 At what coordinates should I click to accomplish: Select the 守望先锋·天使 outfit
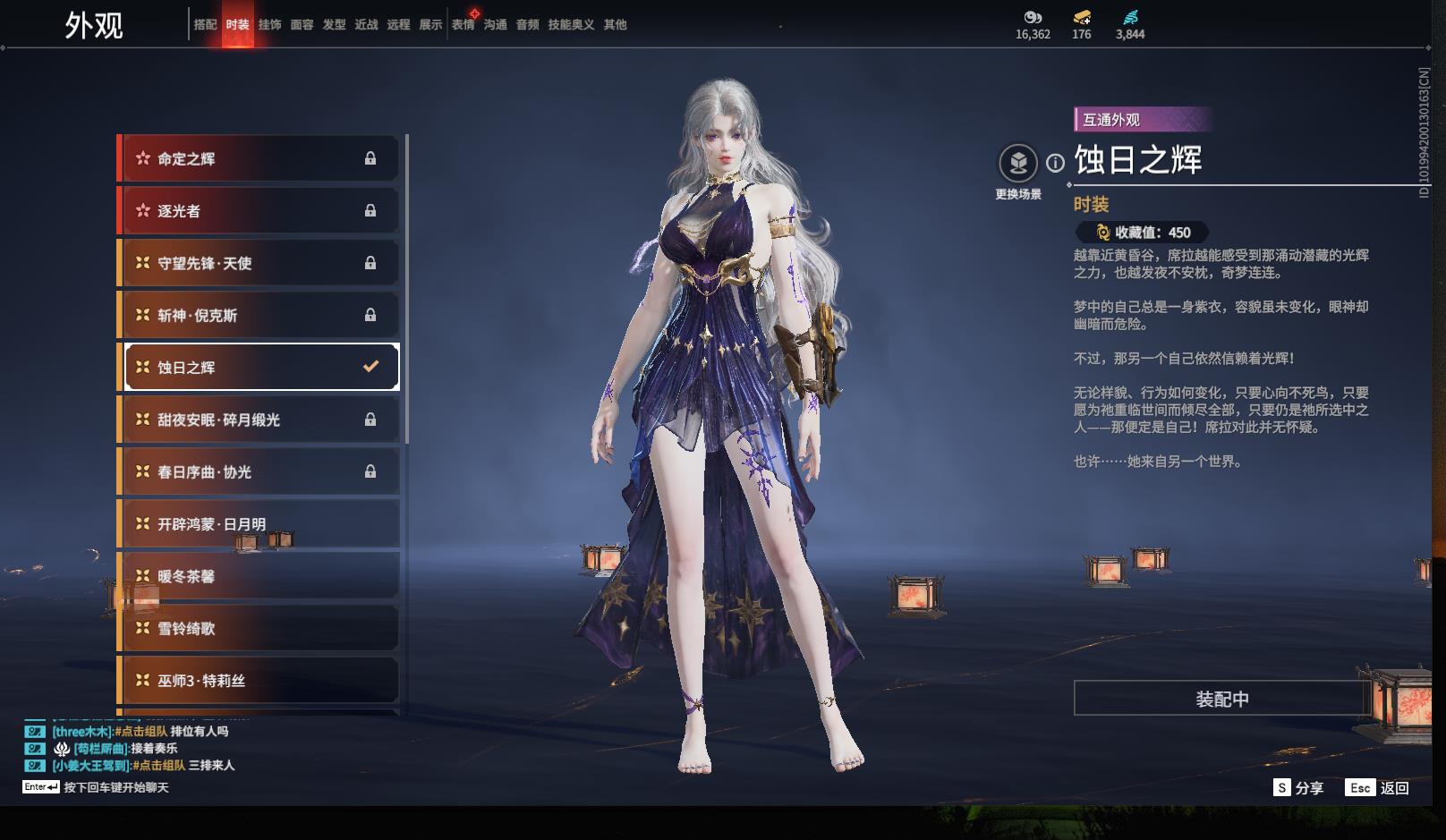(x=259, y=263)
